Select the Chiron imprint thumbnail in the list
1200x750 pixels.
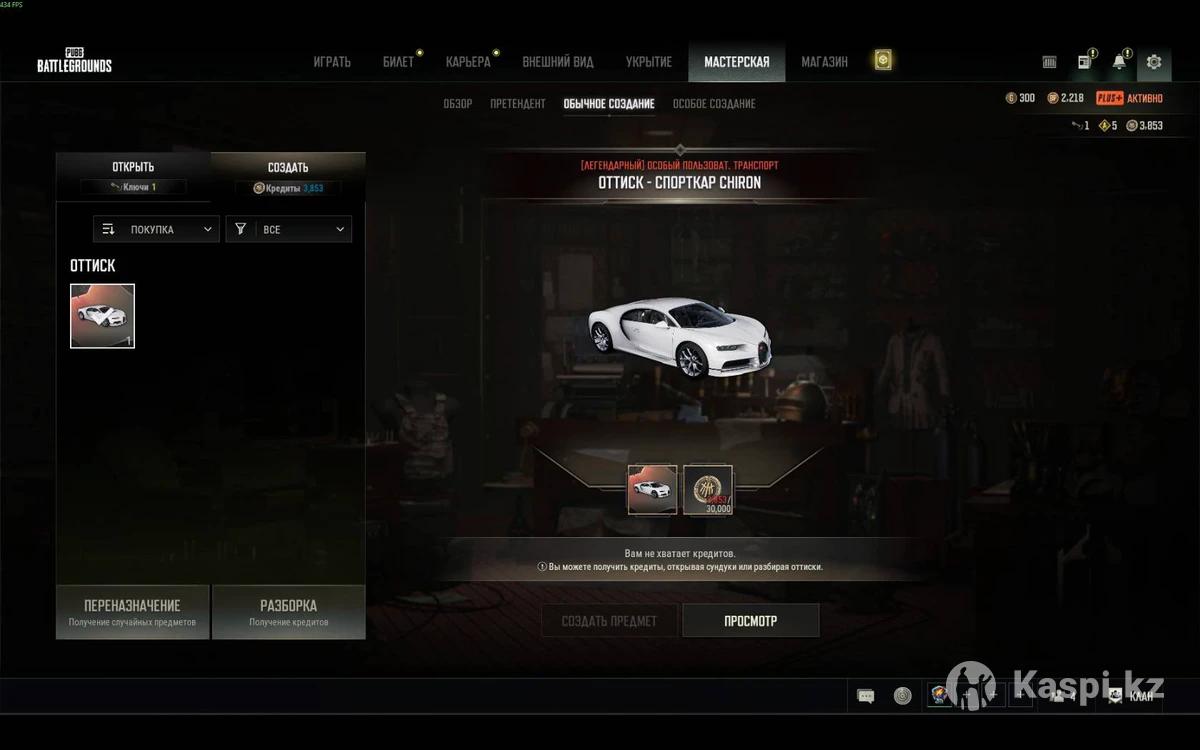coord(102,316)
